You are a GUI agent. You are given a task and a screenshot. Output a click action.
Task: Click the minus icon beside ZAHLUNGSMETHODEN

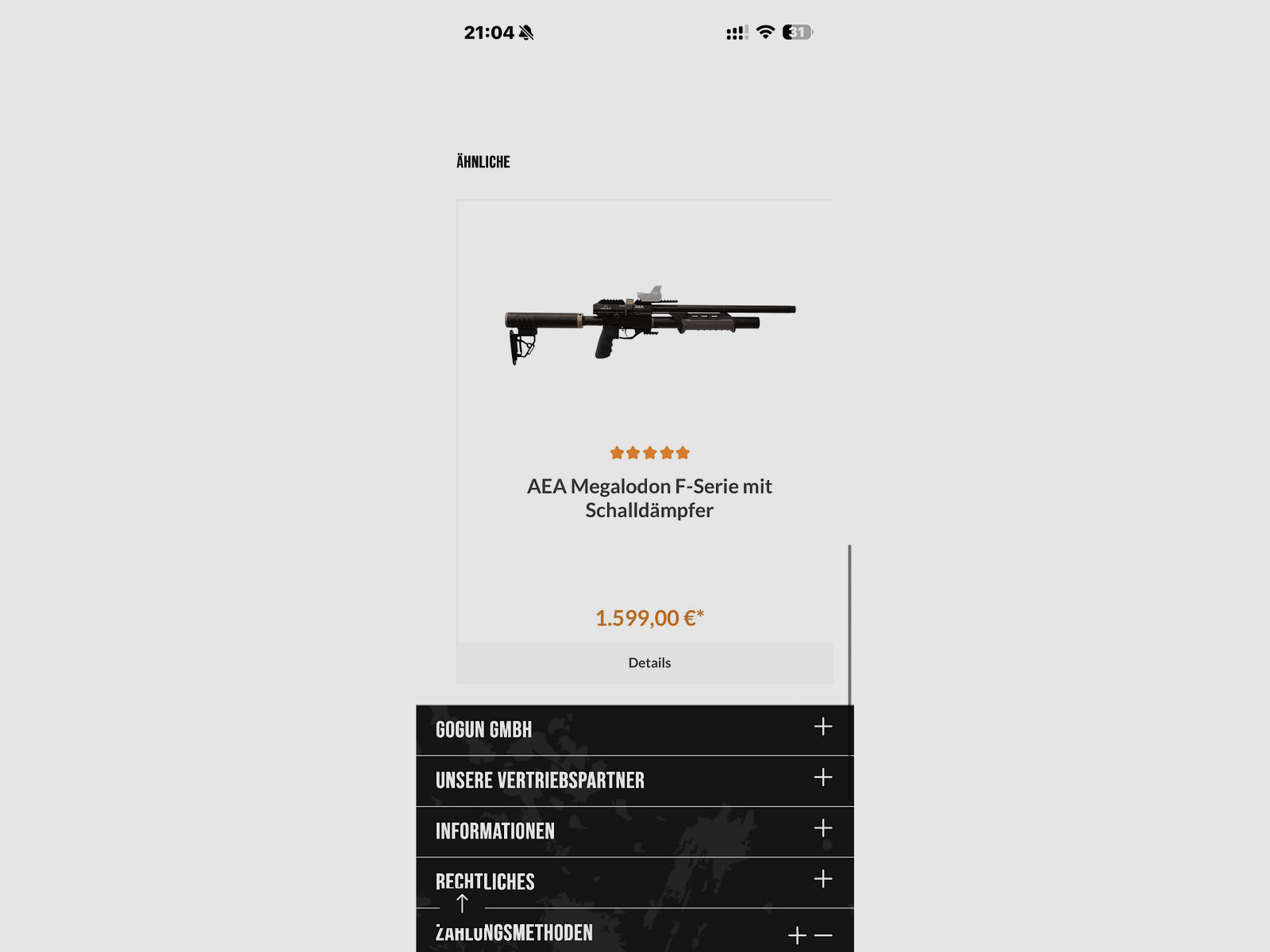823,935
